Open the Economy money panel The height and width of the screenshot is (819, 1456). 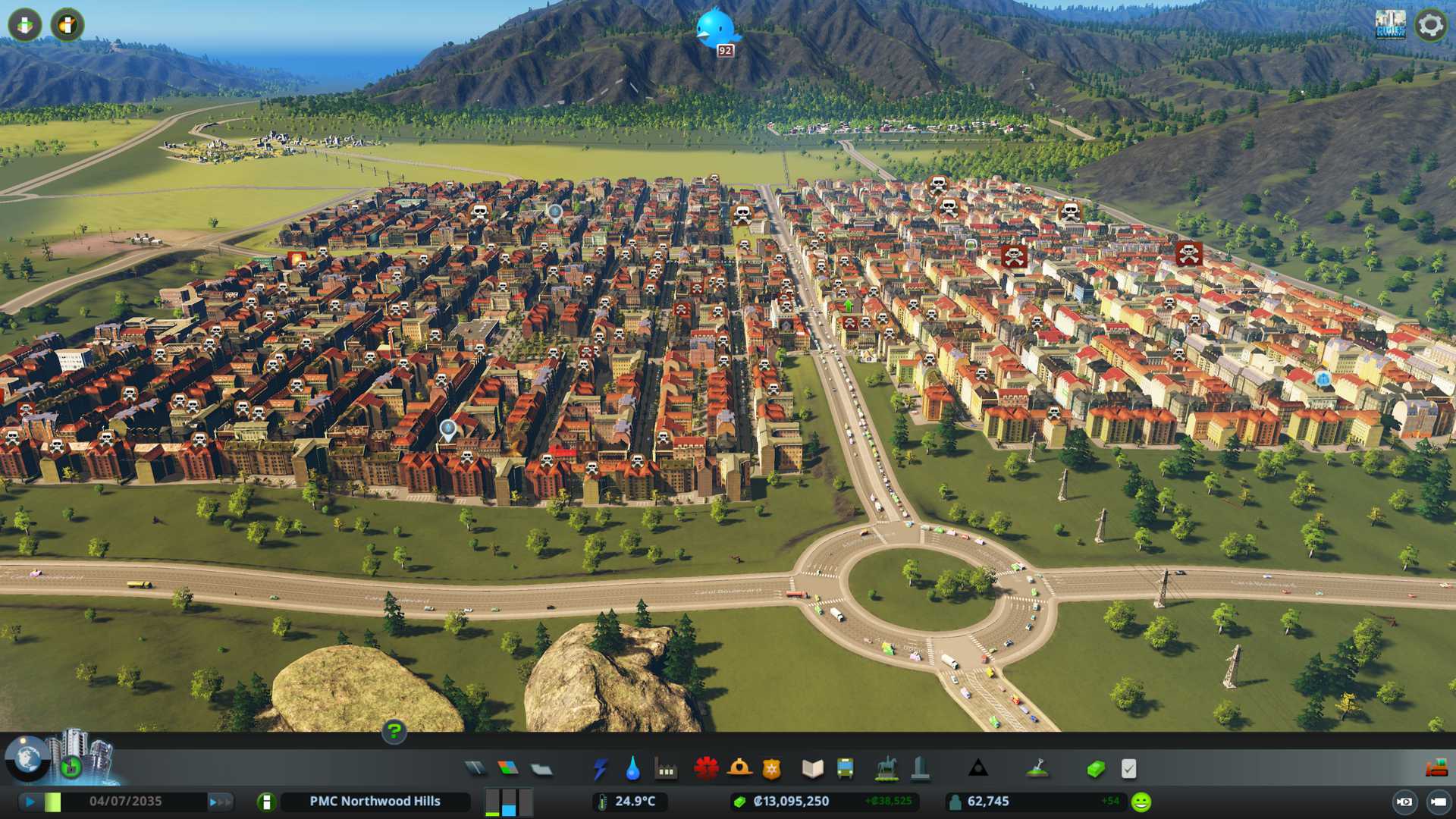[1096, 769]
